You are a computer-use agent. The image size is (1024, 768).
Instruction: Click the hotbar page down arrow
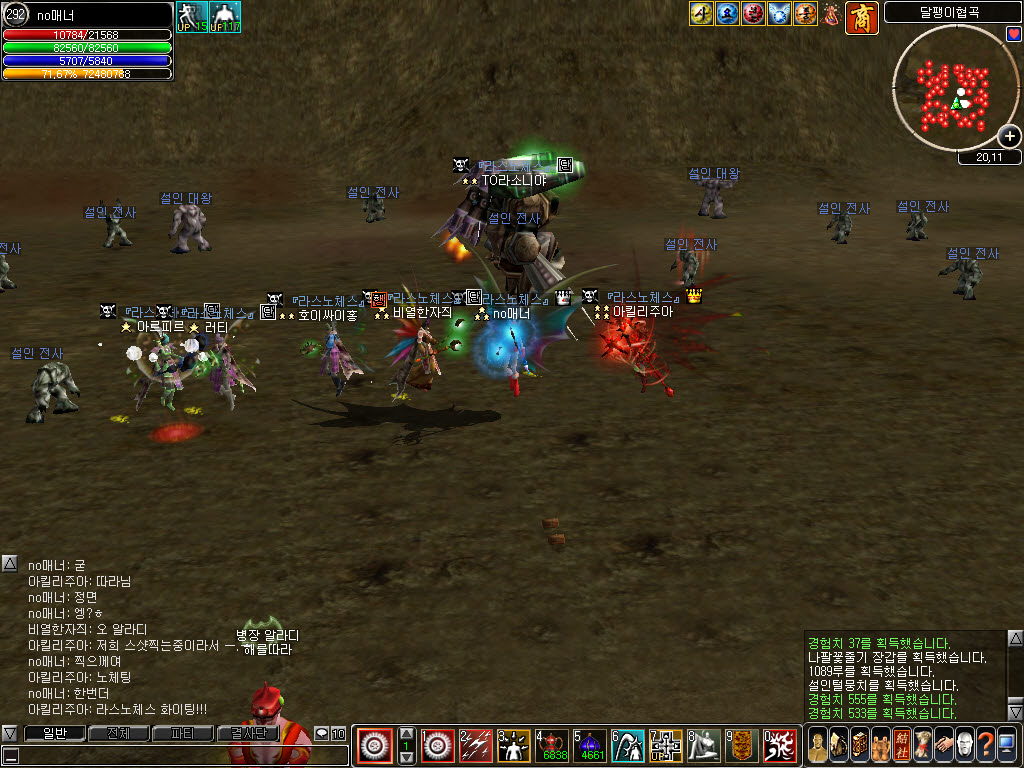pyautogui.click(x=407, y=759)
